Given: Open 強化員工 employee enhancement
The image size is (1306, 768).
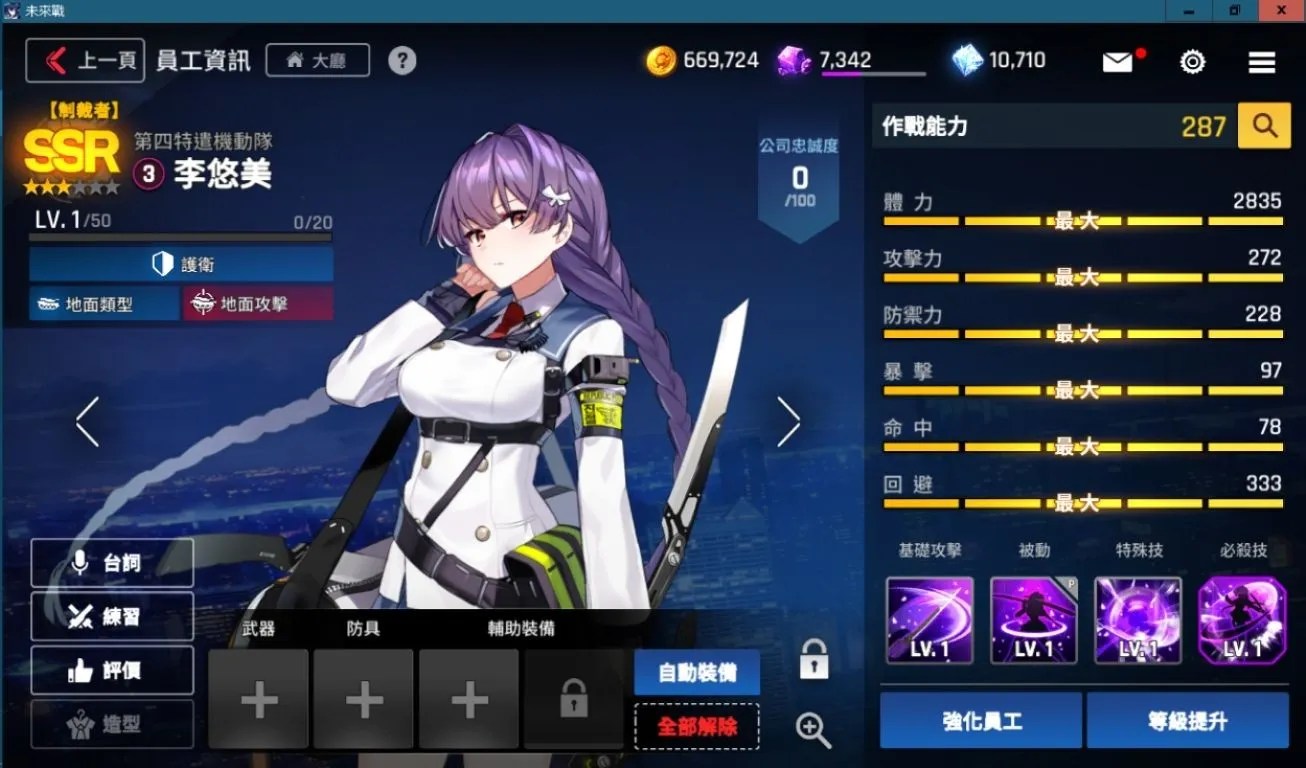Looking at the screenshot, I should coord(981,720).
